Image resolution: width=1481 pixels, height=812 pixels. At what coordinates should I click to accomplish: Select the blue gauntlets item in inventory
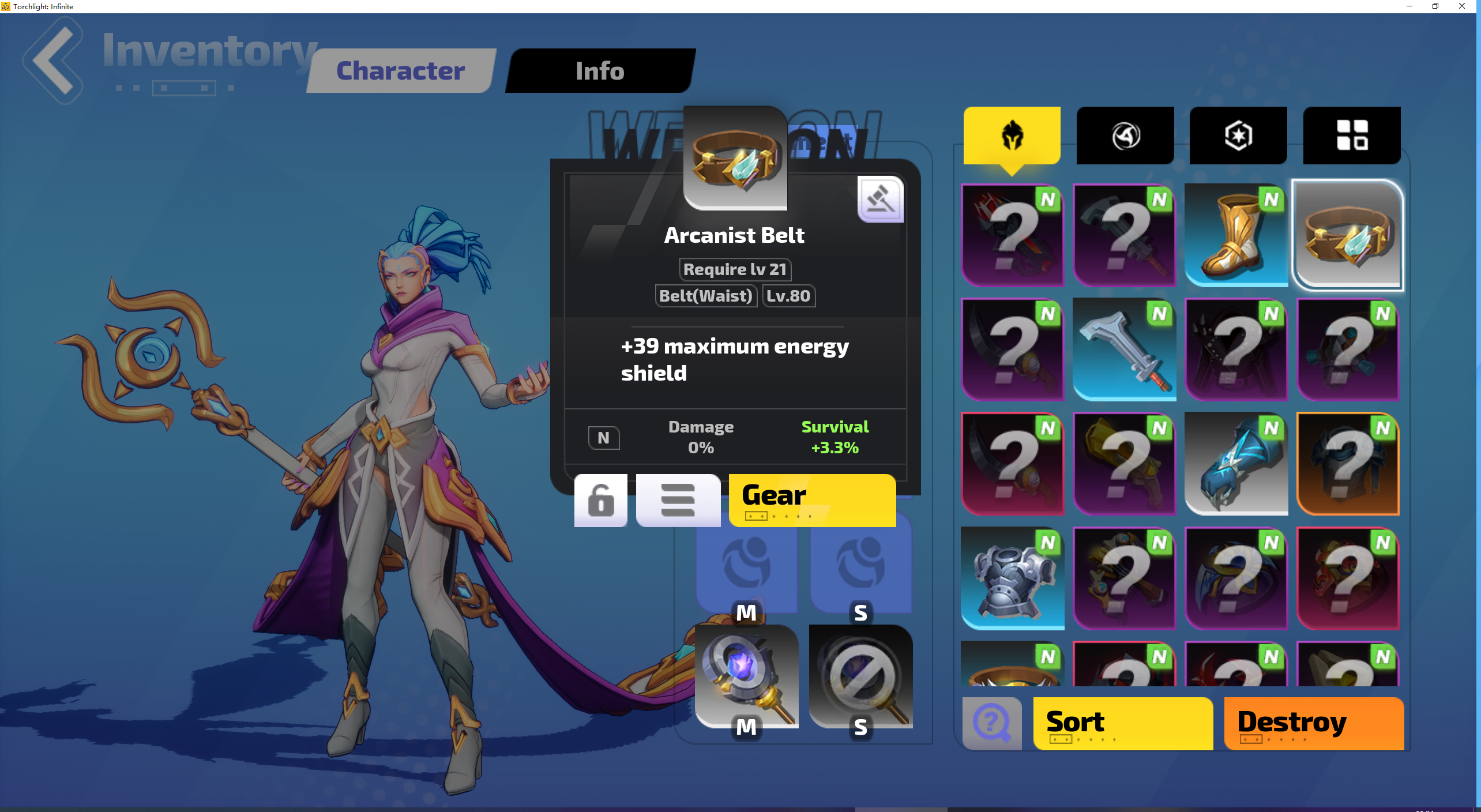[1236, 464]
